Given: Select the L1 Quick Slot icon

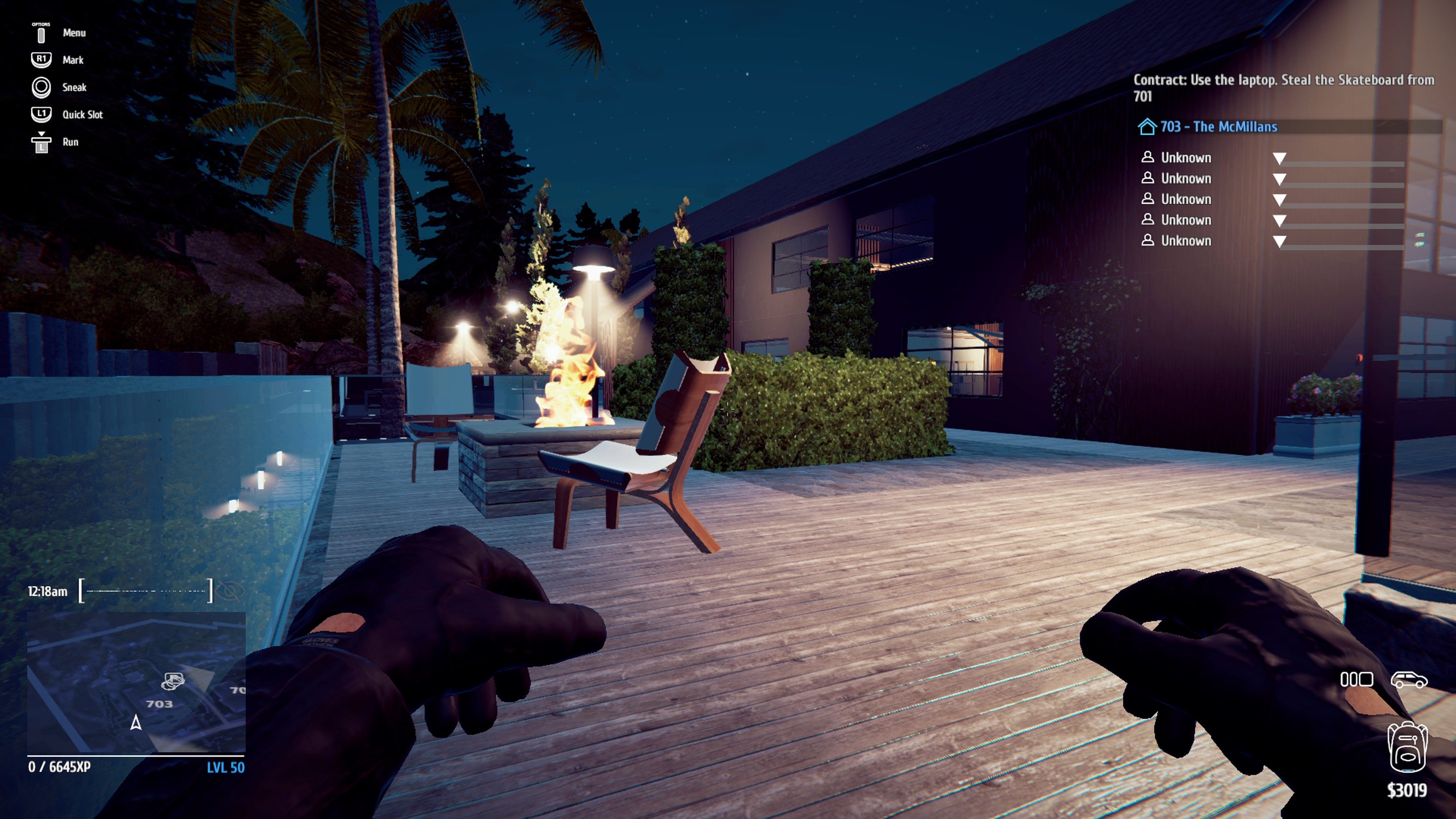Looking at the screenshot, I should (x=41, y=114).
